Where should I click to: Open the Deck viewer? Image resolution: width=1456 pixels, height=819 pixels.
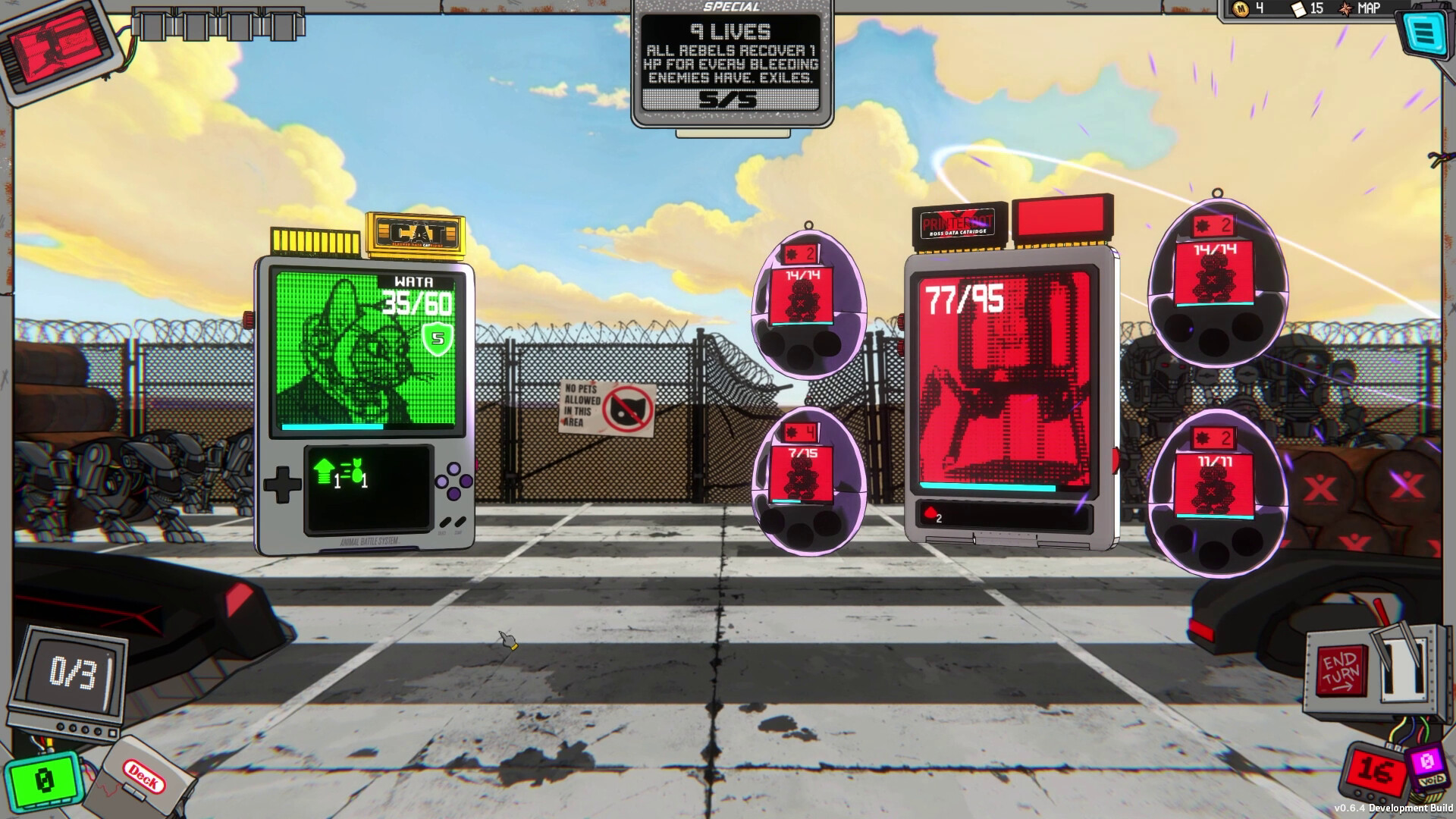tap(142, 779)
